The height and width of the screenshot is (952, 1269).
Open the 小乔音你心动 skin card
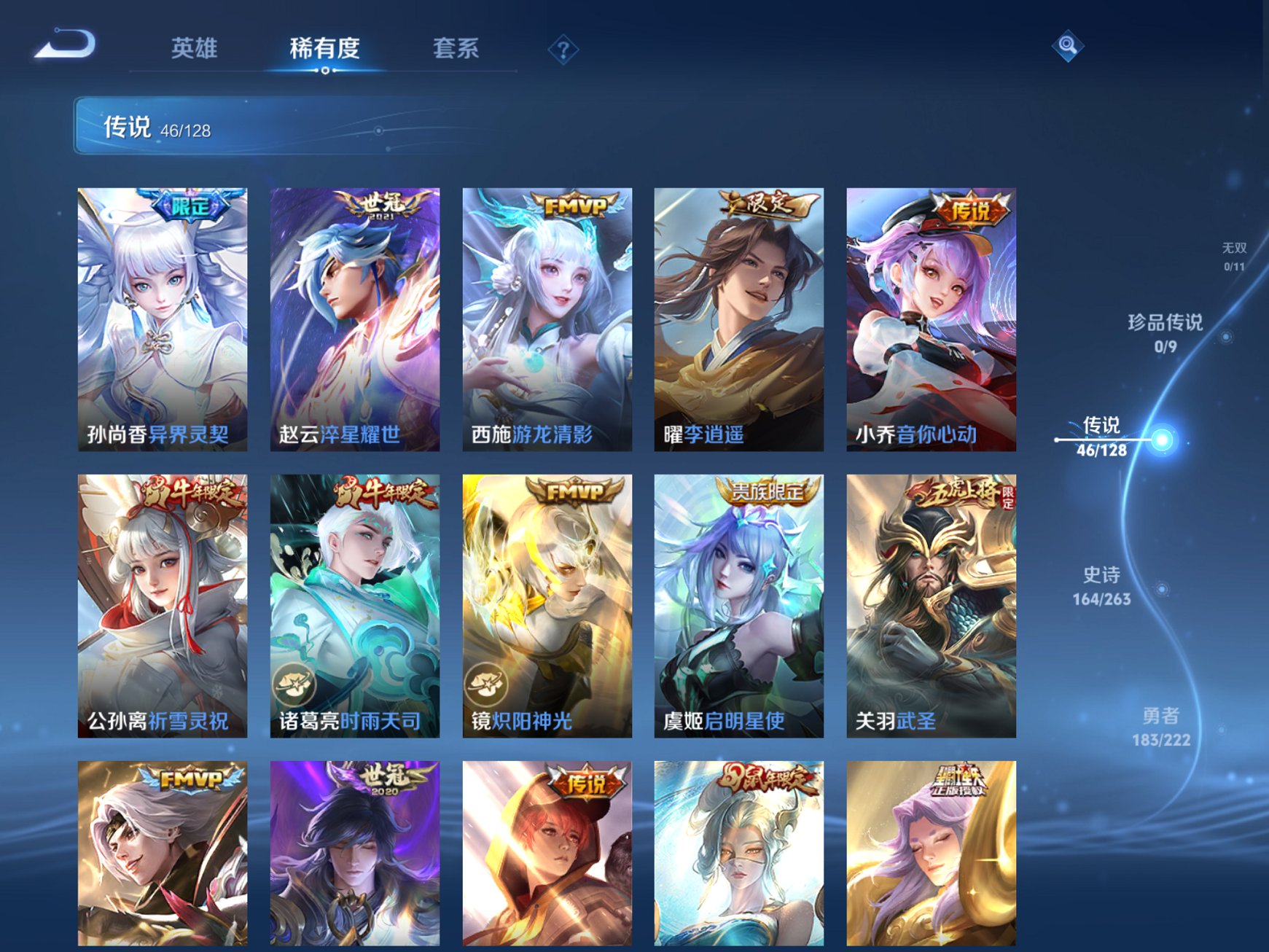click(x=931, y=321)
